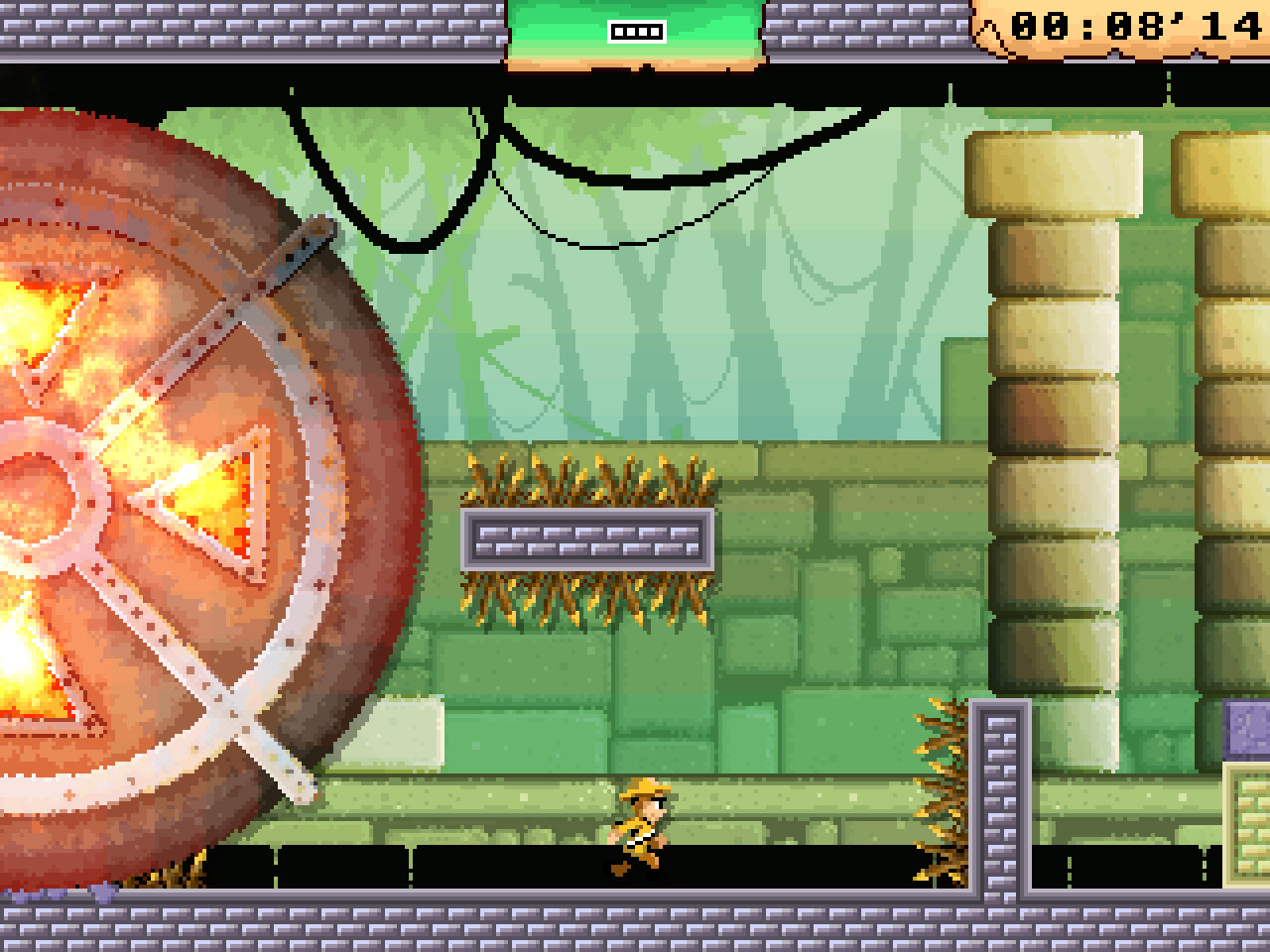Toggle the green health indicator frame

click(x=635, y=30)
